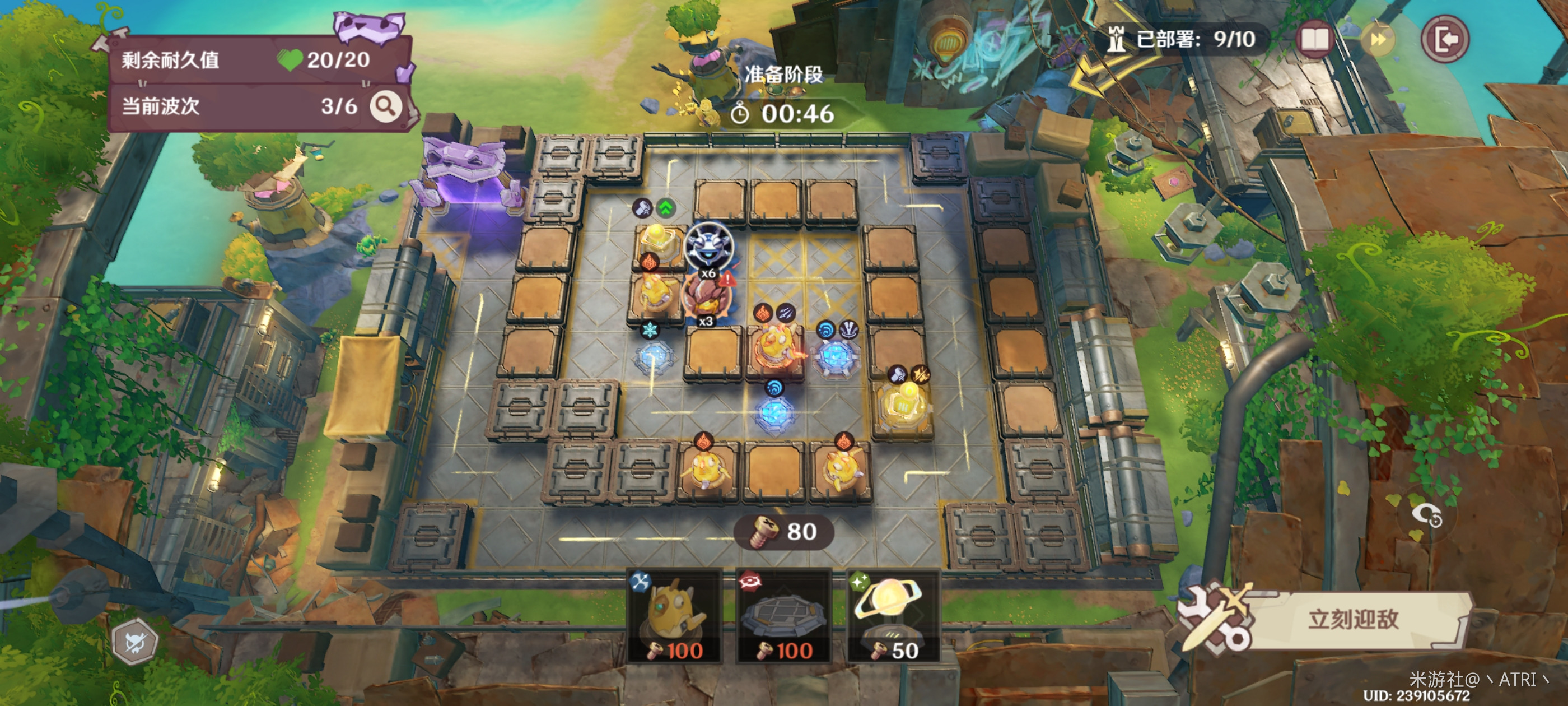Viewport: 1568px width, 706px height.
Task: Reset the camera view icon
Action: (1427, 515)
